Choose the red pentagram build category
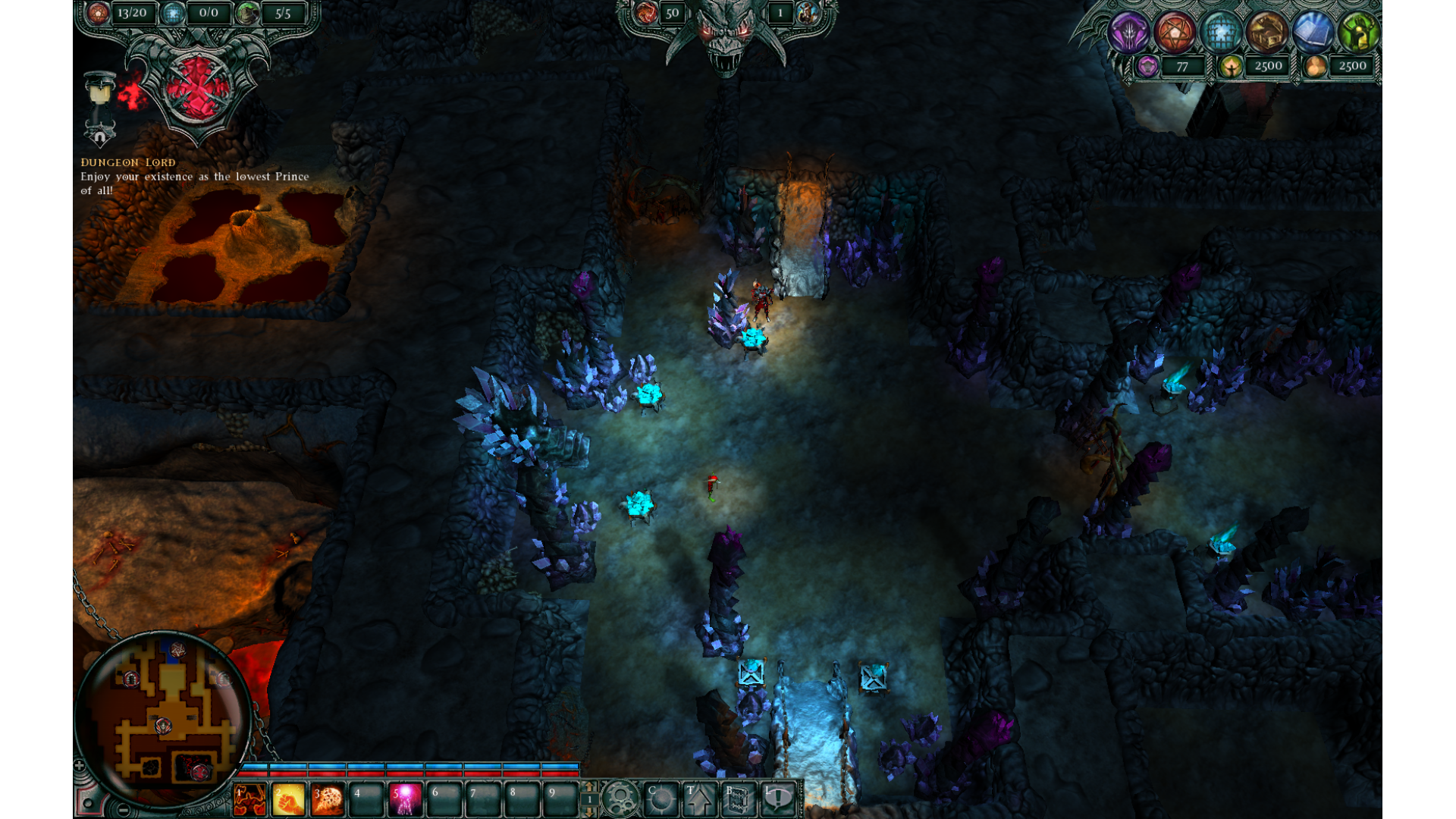1456x819 pixels. [1175, 33]
